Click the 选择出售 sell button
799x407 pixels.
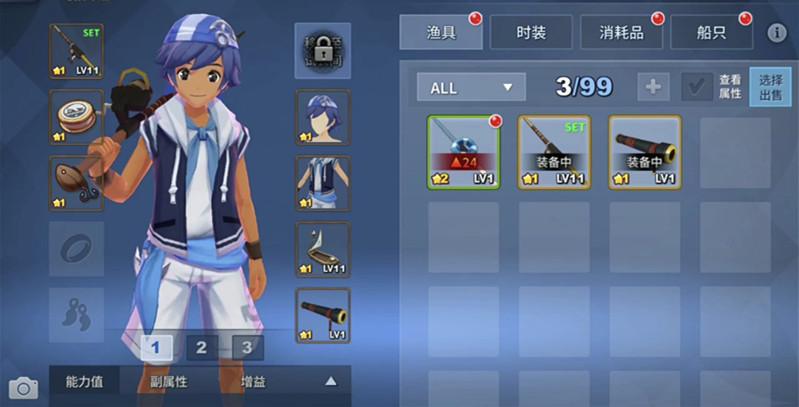point(770,87)
